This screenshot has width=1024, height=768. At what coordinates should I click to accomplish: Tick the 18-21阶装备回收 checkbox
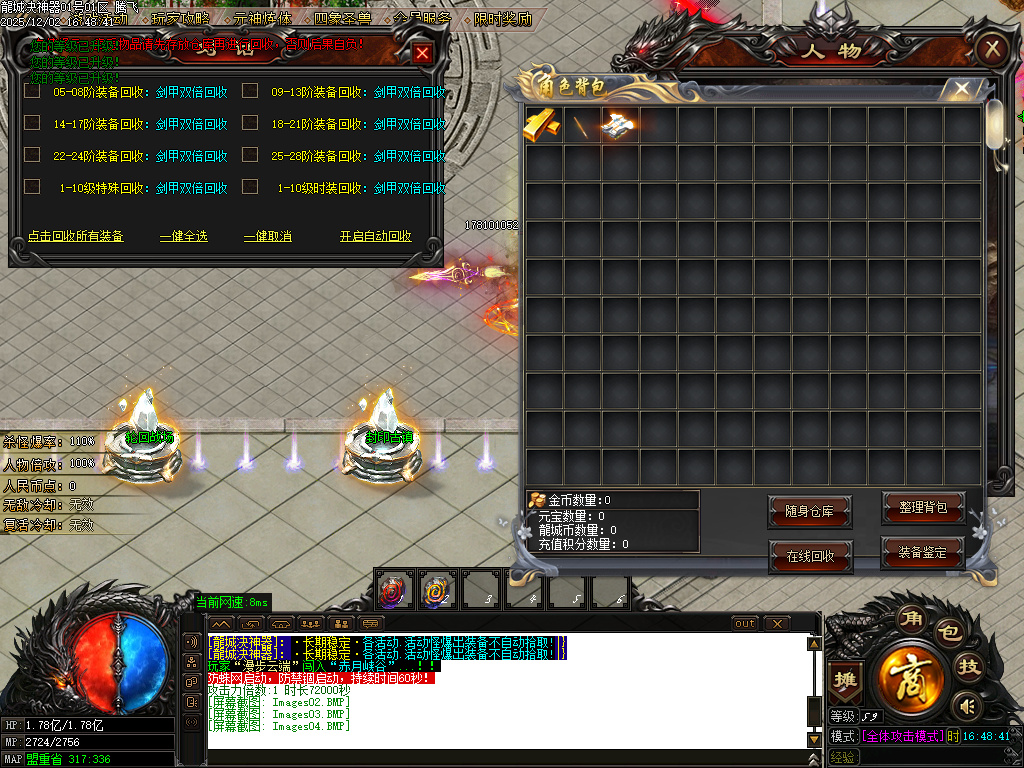coord(250,123)
